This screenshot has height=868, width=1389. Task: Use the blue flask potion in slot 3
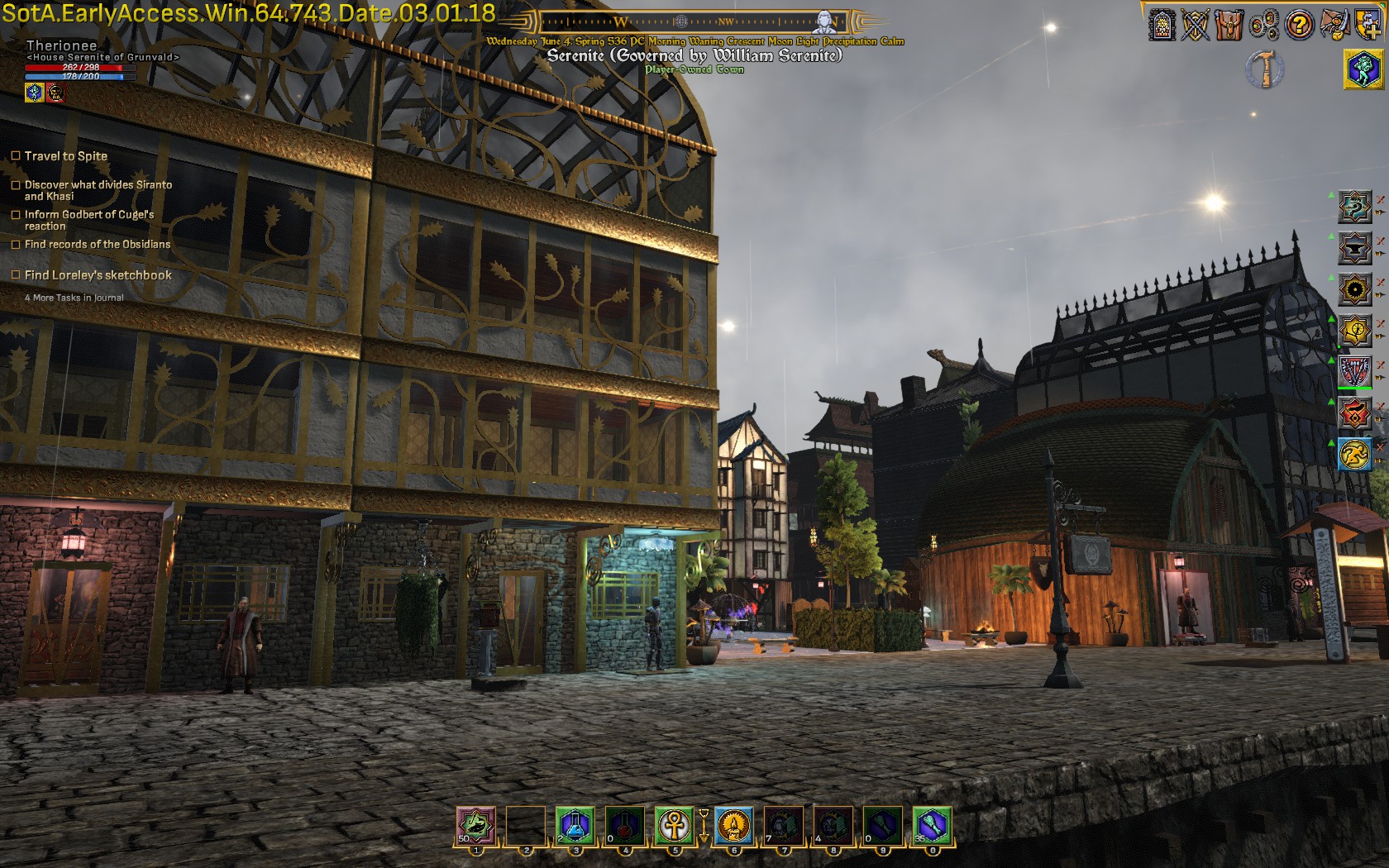tap(575, 825)
